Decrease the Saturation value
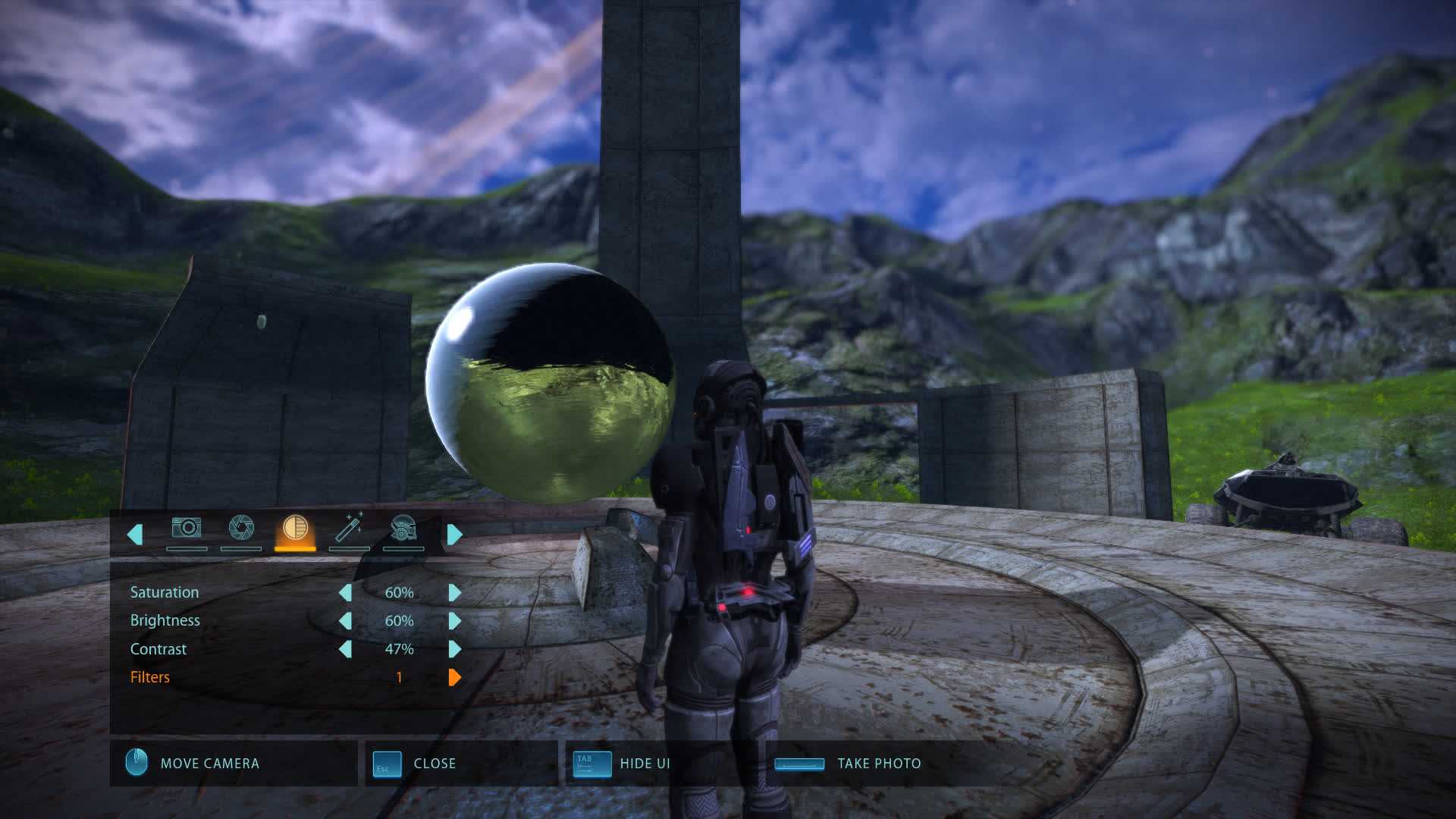 pyautogui.click(x=345, y=592)
